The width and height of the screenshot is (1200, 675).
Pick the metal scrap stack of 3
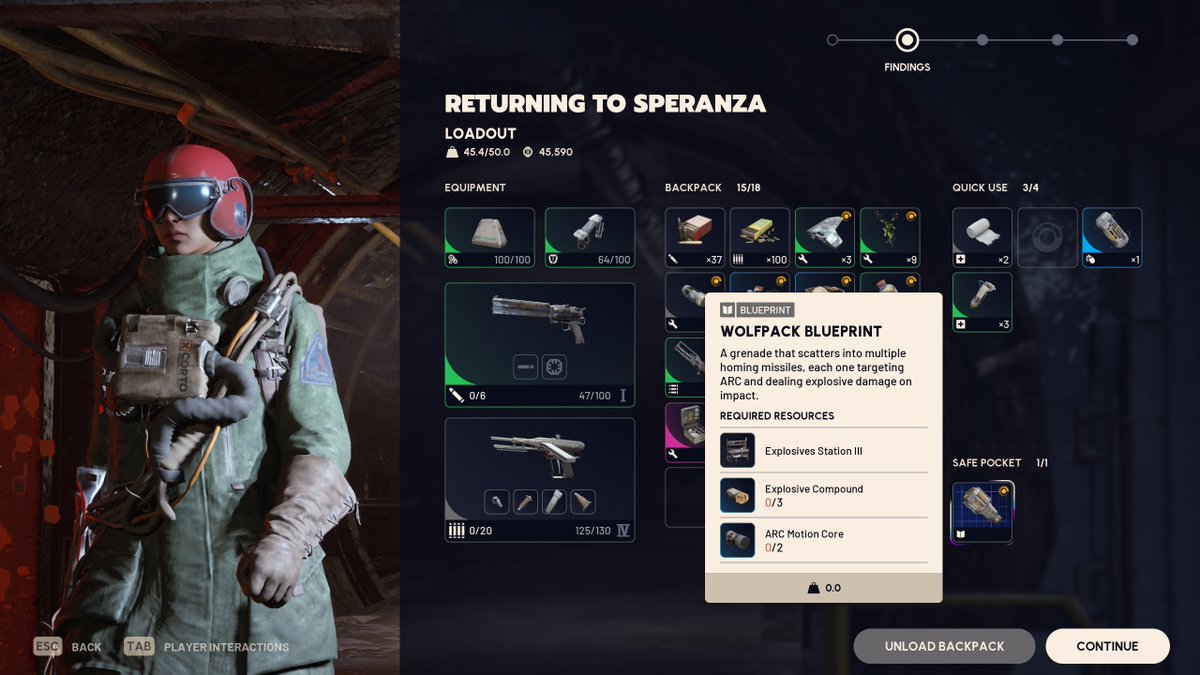point(825,237)
